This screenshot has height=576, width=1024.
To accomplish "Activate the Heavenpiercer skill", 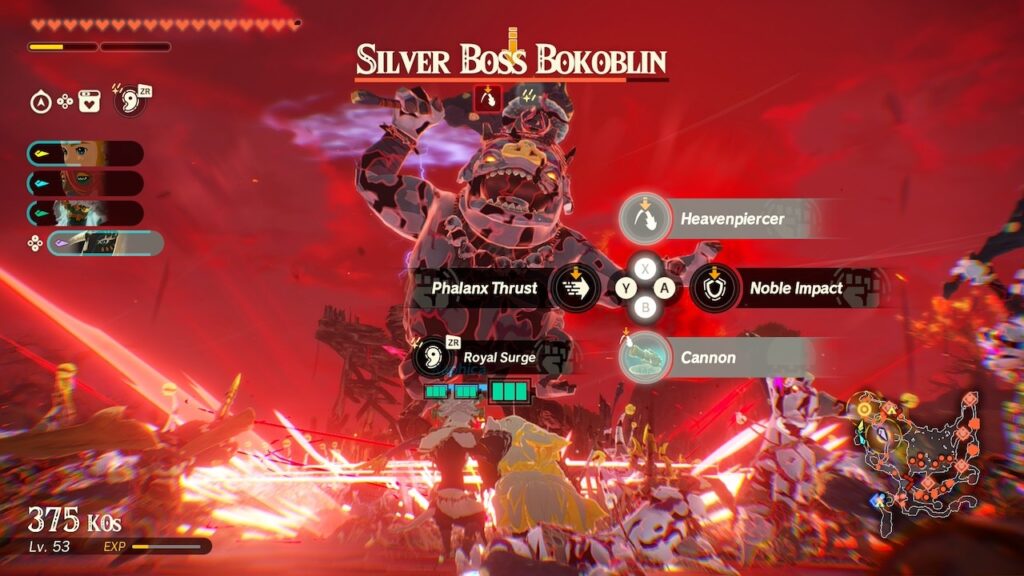I will pos(644,218).
